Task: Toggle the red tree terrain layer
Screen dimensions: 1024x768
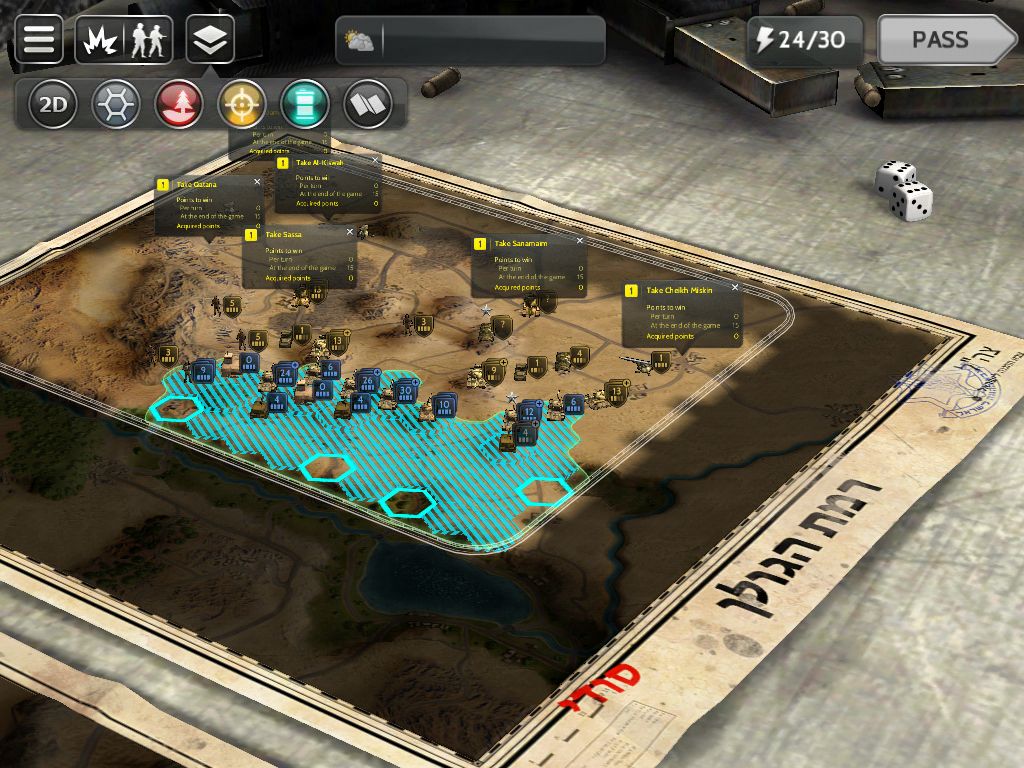Action: [179, 104]
